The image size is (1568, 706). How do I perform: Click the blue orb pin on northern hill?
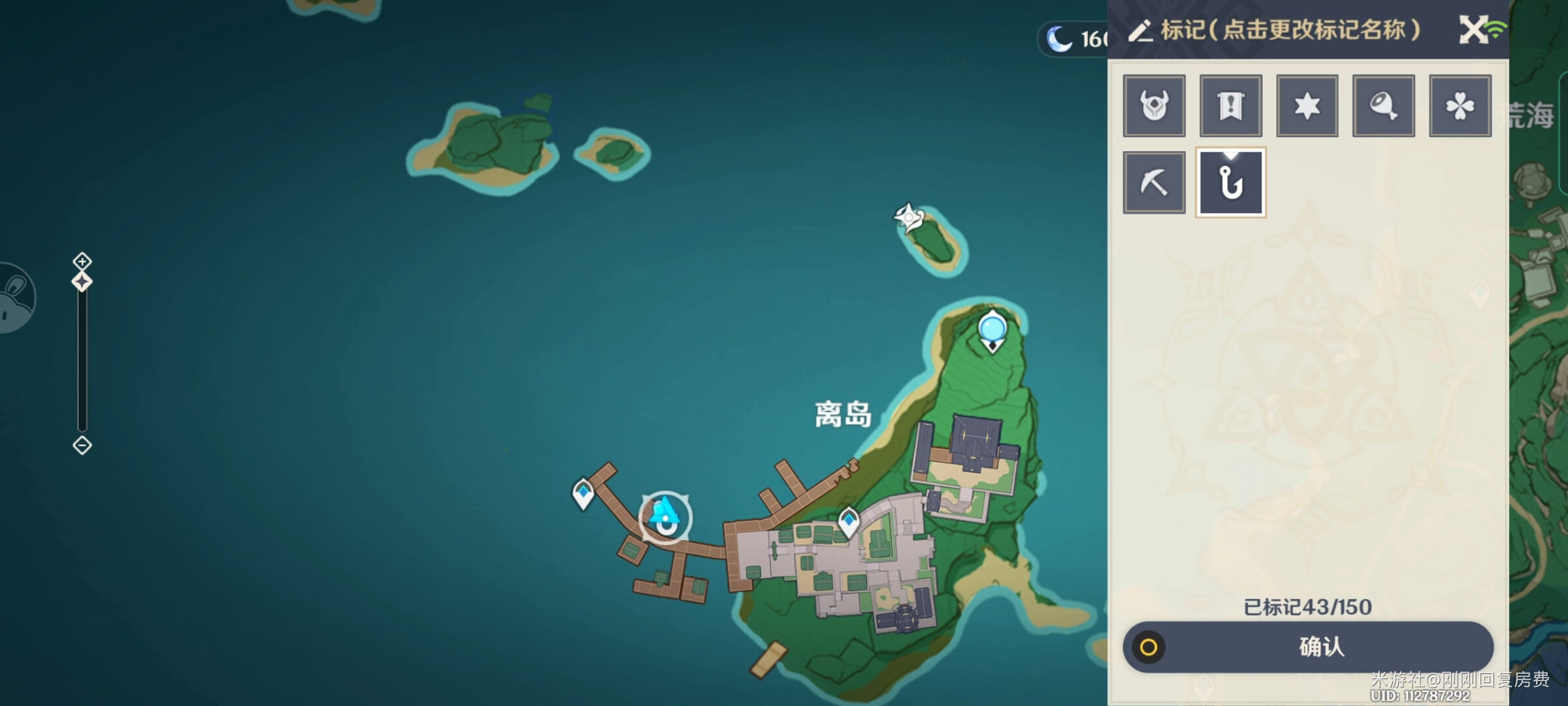click(x=992, y=329)
